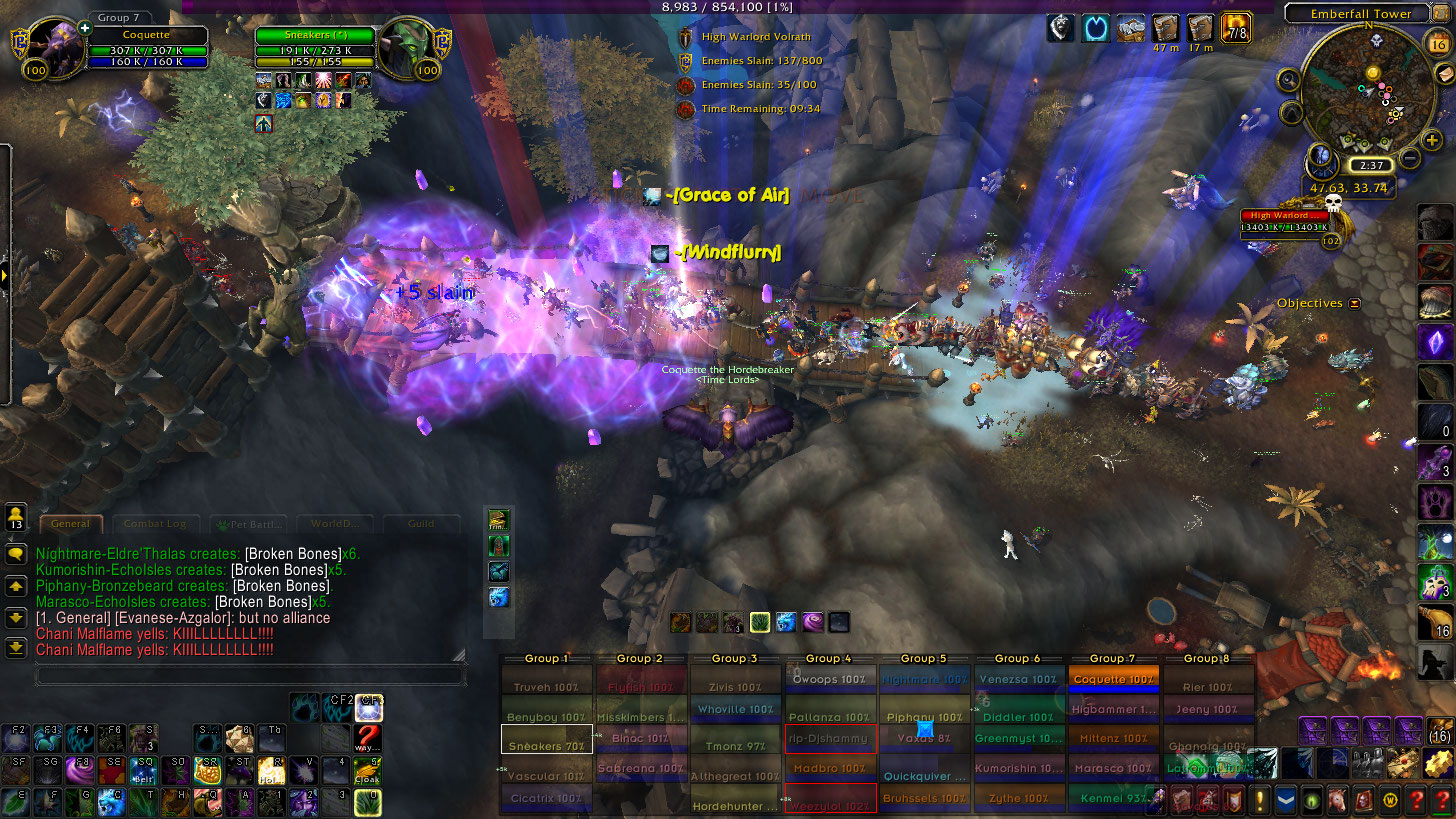The image size is (1456, 819).
Task: Select the High Warlord boss frame
Action: [x=1290, y=221]
